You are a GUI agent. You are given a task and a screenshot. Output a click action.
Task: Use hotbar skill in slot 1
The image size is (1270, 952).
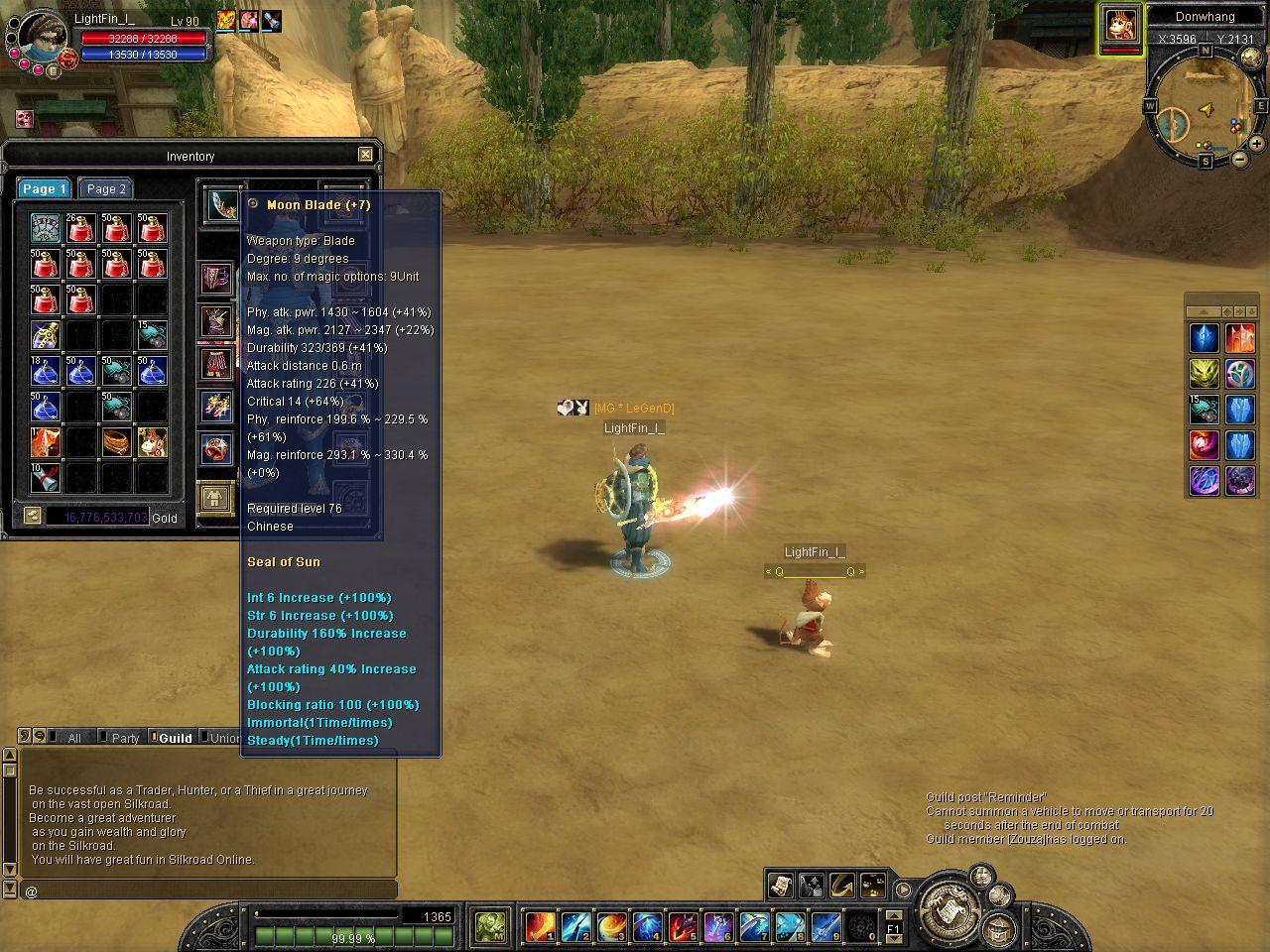tap(540, 926)
